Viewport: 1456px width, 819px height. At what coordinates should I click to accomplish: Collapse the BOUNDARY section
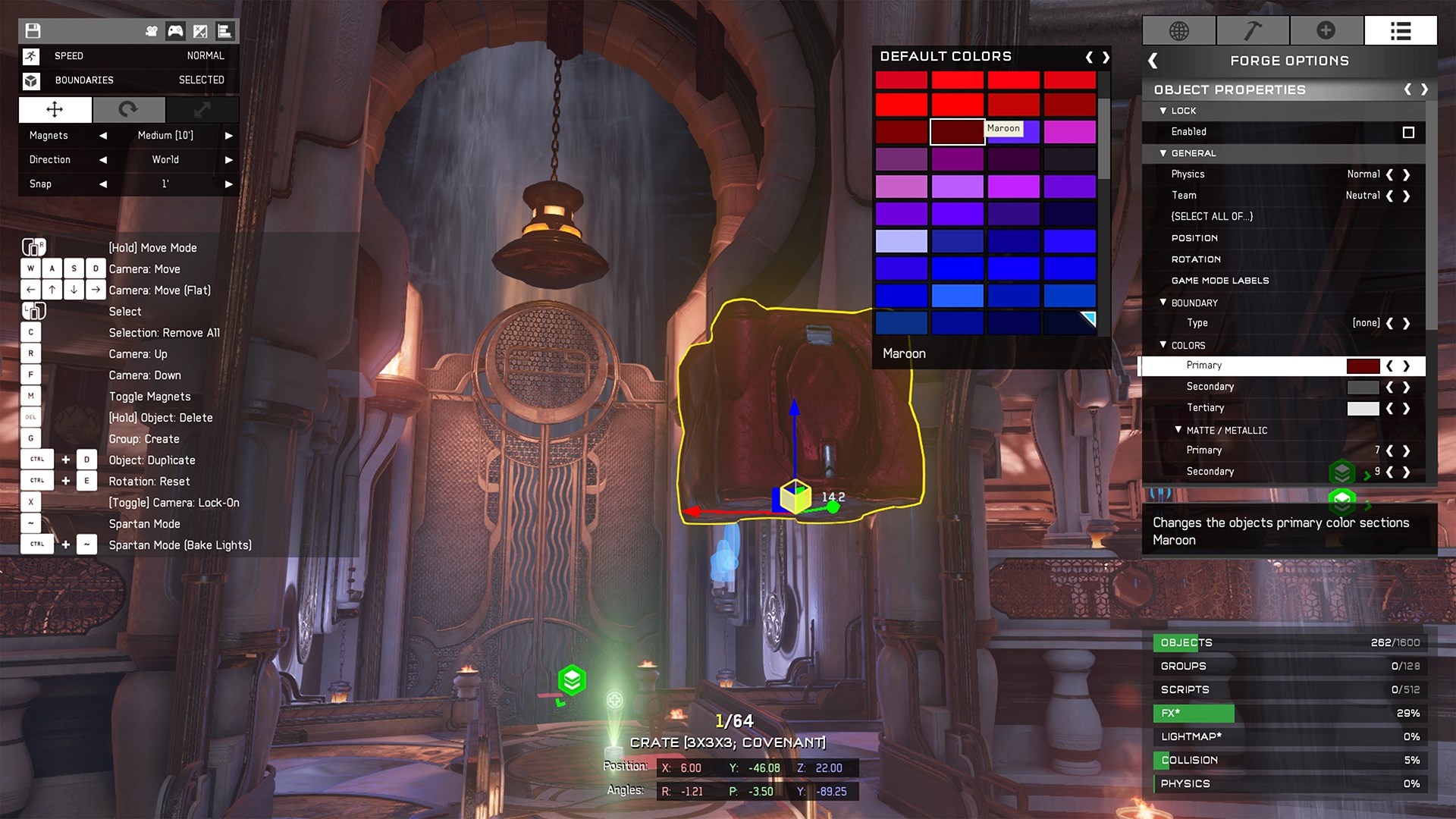click(x=1164, y=303)
